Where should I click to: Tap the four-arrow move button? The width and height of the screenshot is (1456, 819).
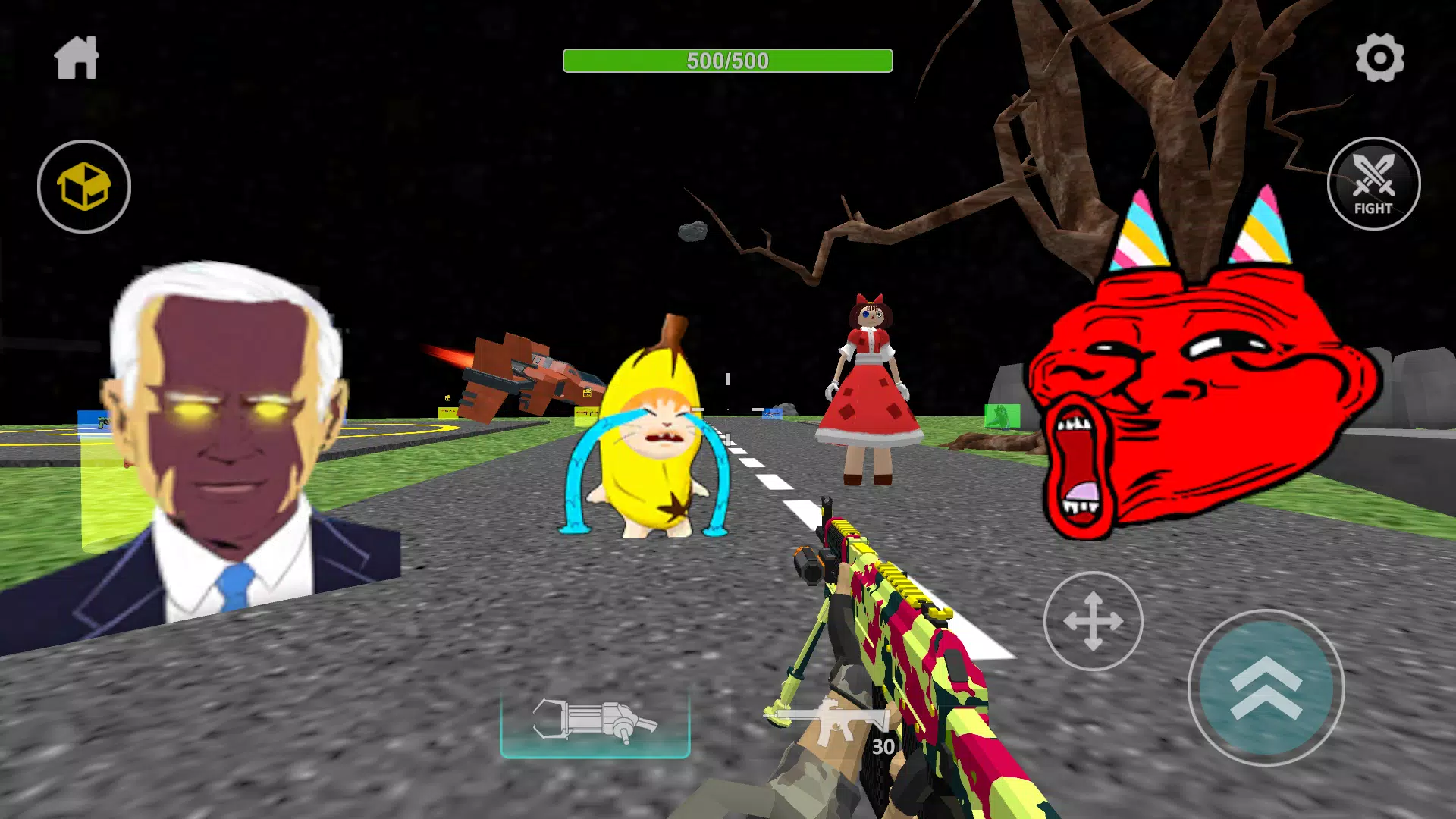1093,621
